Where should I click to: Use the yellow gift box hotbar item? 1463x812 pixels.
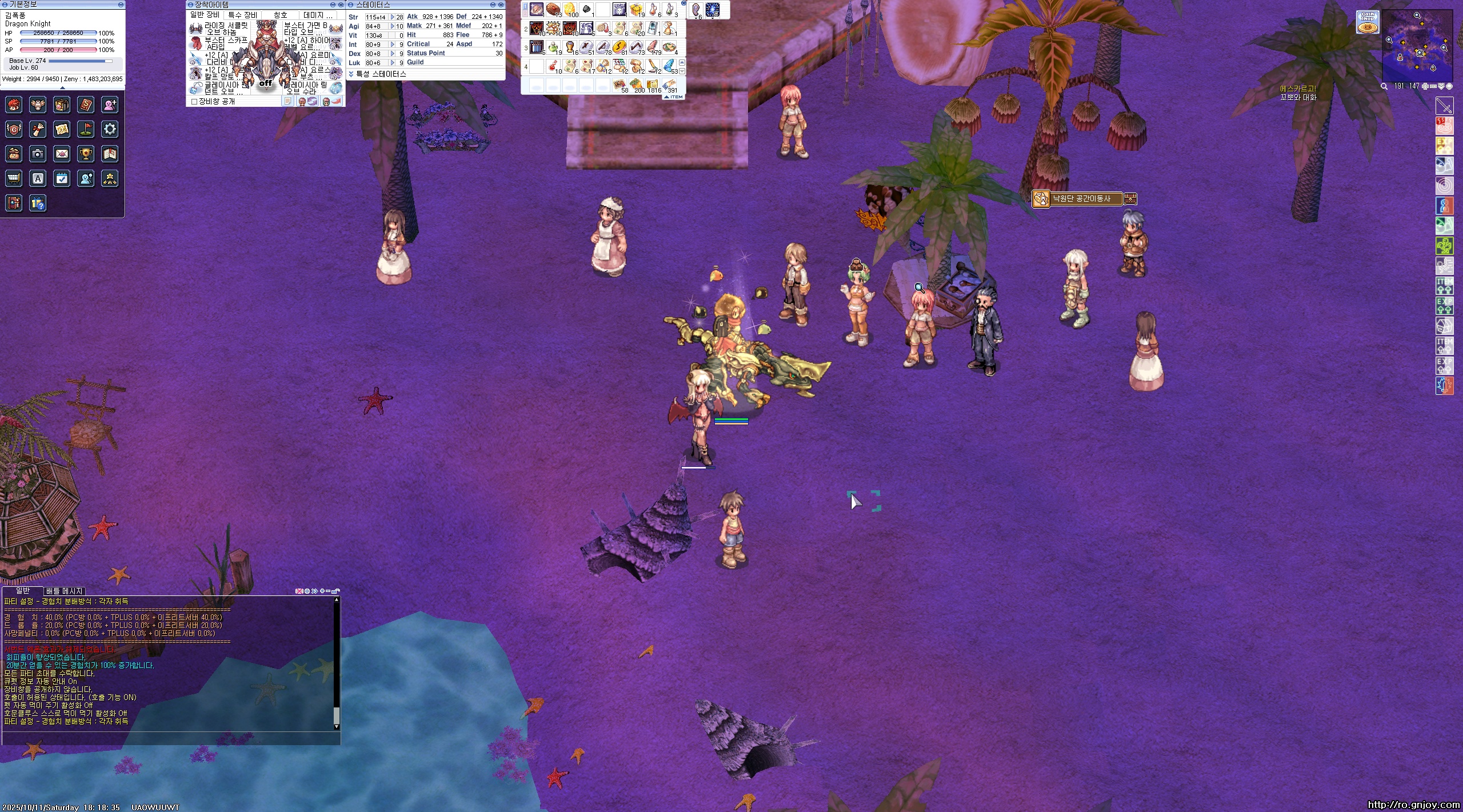point(636,10)
